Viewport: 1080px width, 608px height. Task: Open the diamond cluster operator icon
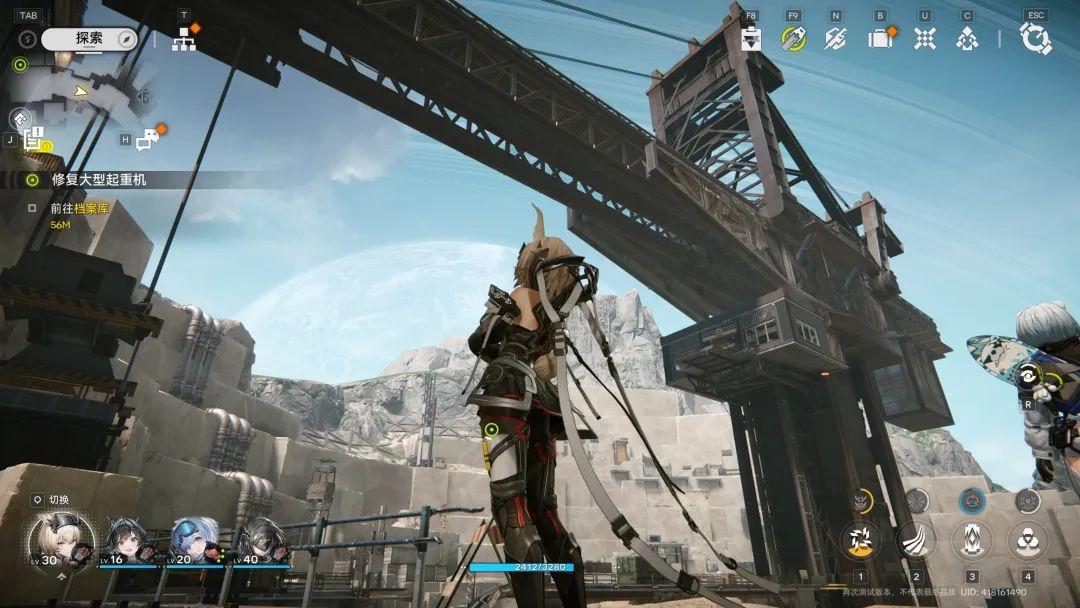pyautogui.click(x=967, y=38)
